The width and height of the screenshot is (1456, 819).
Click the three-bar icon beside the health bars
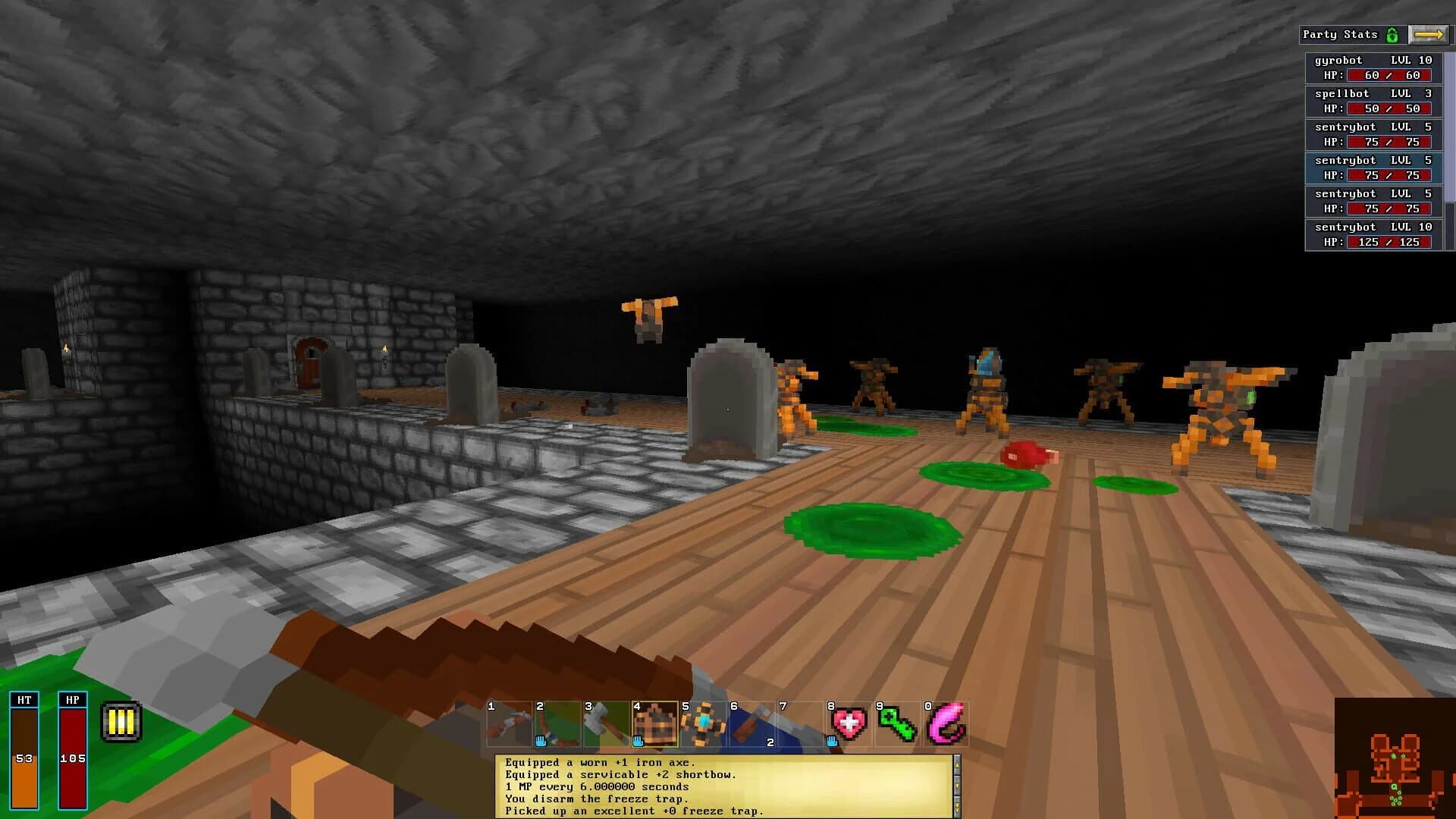[120, 721]
